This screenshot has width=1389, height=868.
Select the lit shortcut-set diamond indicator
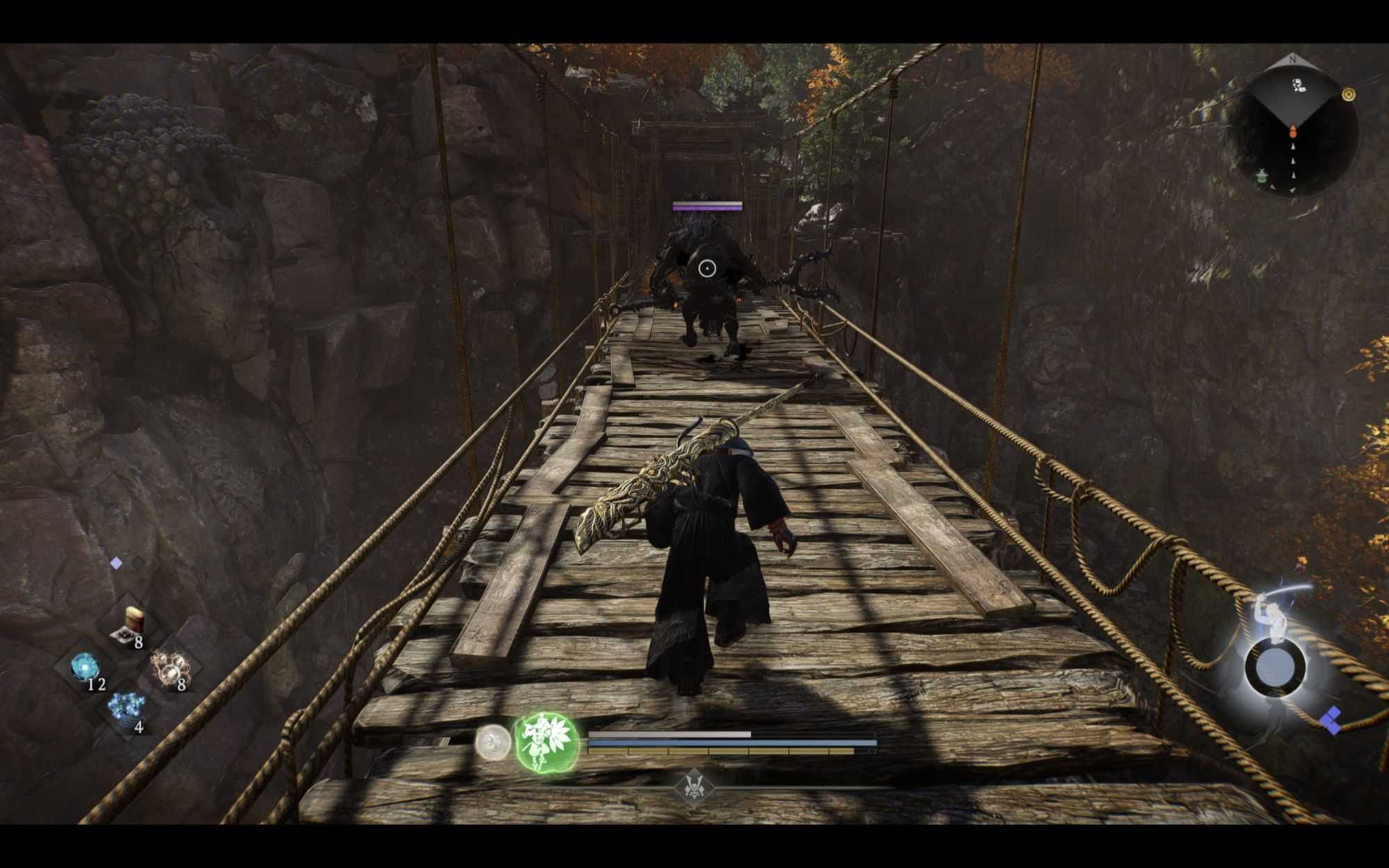[116, 563]
